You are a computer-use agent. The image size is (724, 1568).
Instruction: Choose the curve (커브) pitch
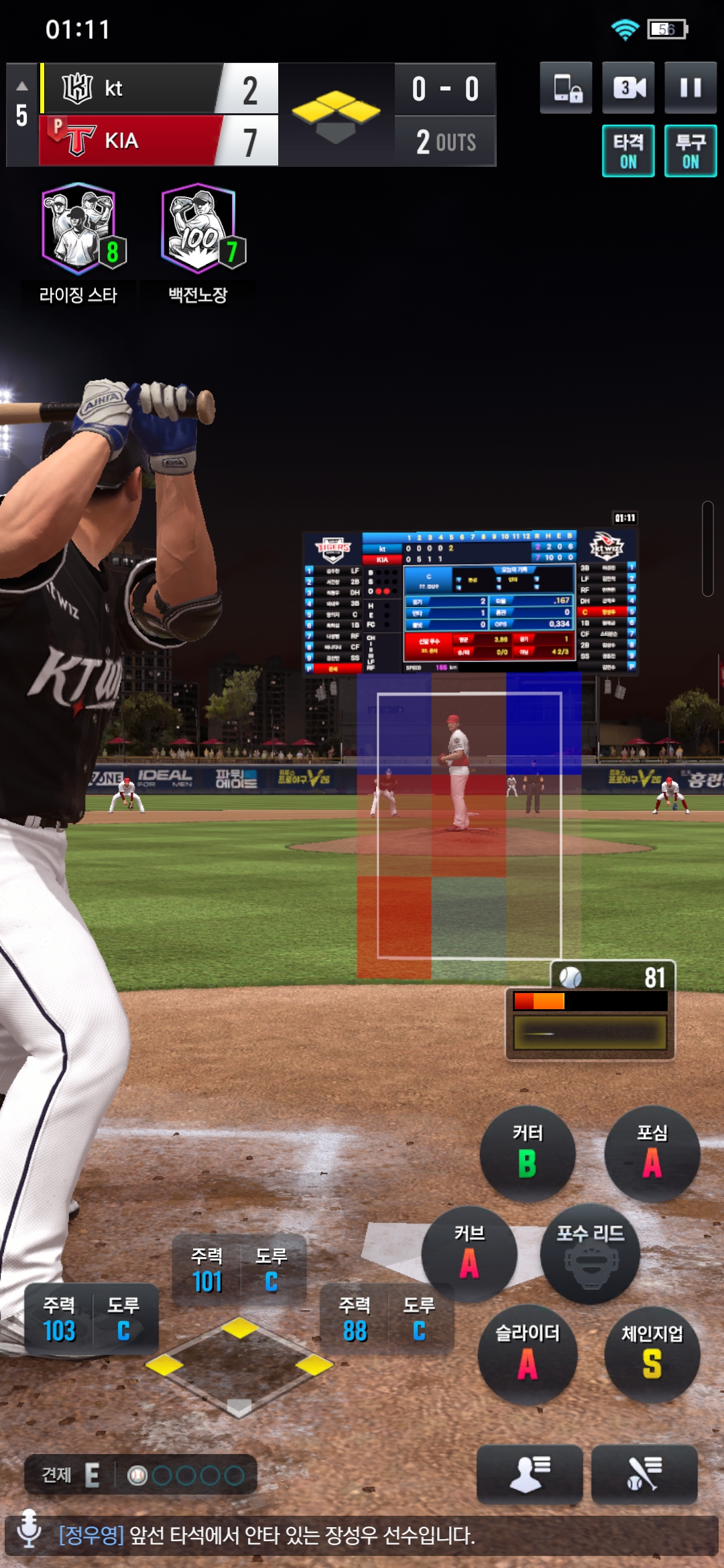469,1254
